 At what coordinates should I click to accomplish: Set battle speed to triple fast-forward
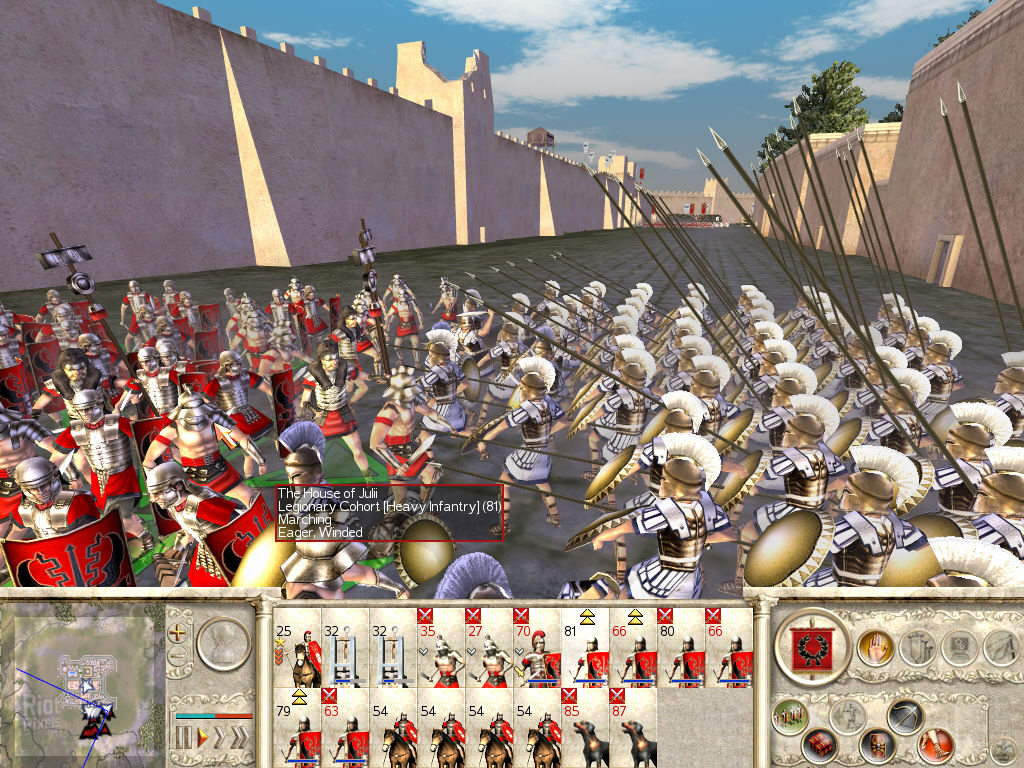[x=241, y=738]
